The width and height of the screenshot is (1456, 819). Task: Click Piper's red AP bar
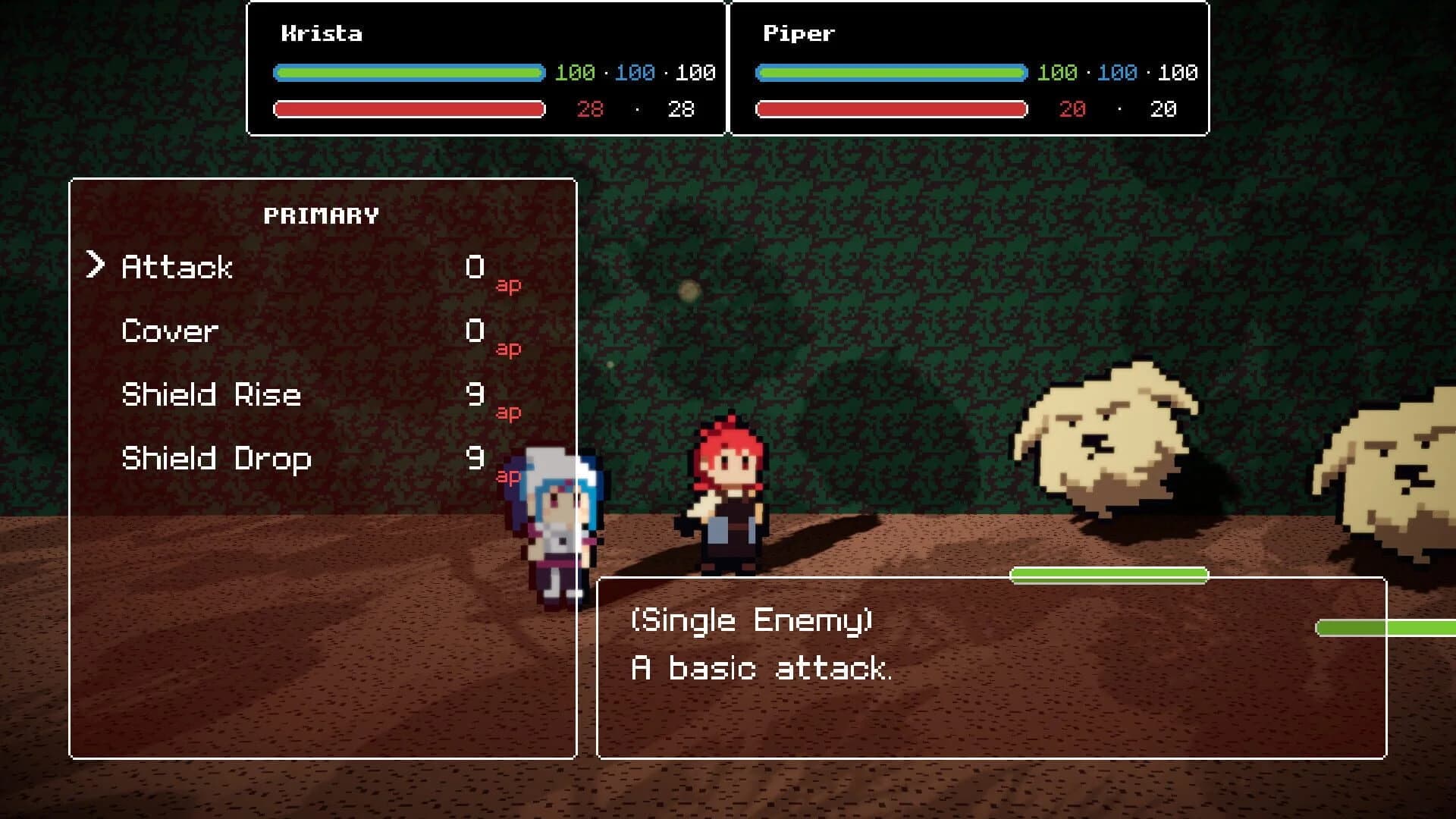(x=887, y=109)
